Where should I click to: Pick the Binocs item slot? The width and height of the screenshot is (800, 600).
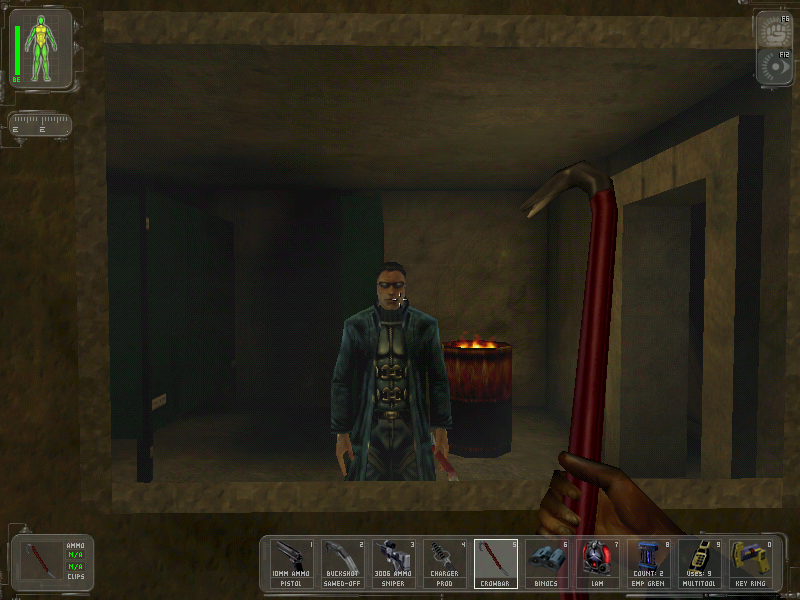[546, 565]
